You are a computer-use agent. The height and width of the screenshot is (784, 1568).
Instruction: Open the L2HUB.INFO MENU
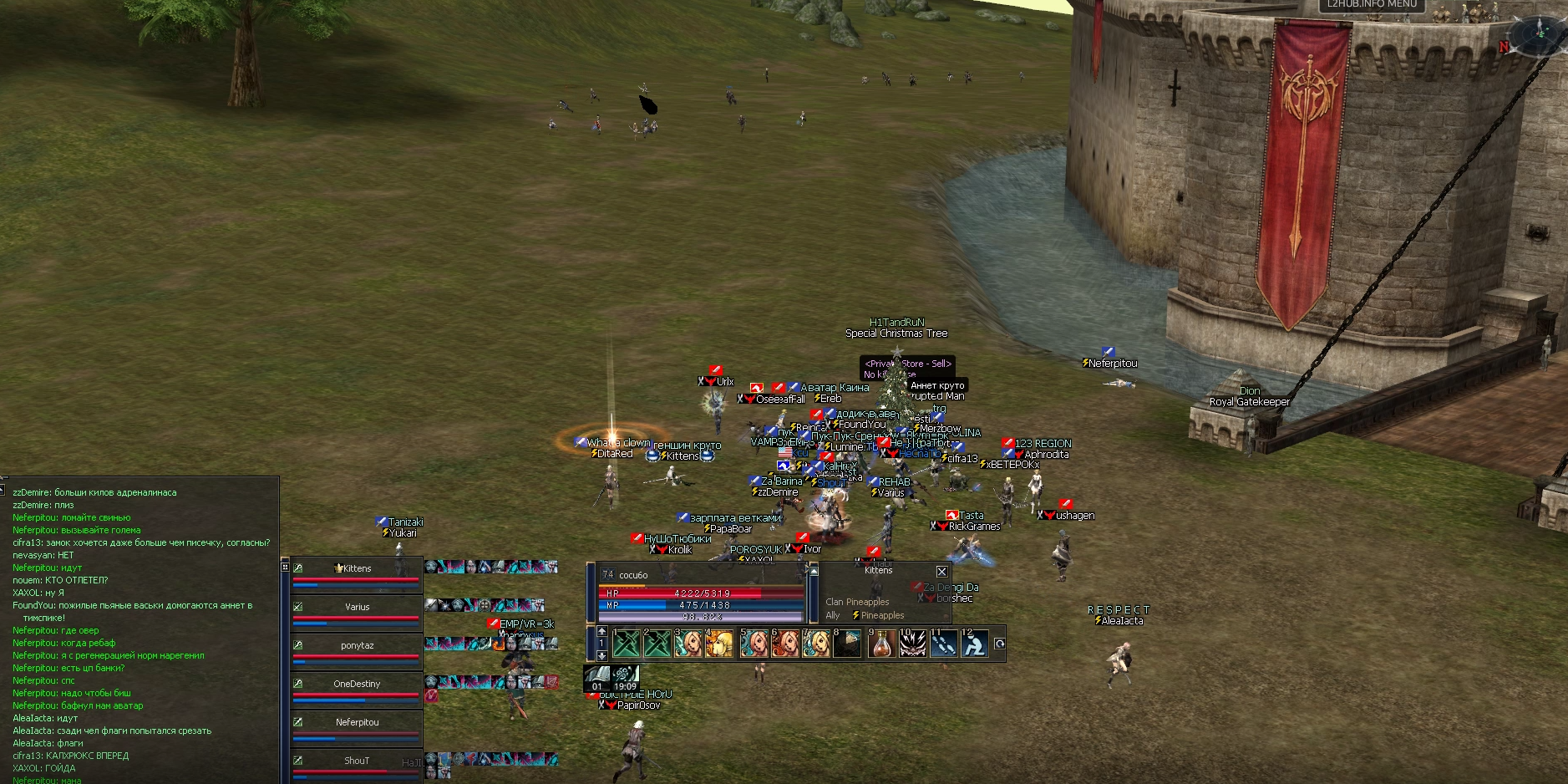tap(1372, 4)
